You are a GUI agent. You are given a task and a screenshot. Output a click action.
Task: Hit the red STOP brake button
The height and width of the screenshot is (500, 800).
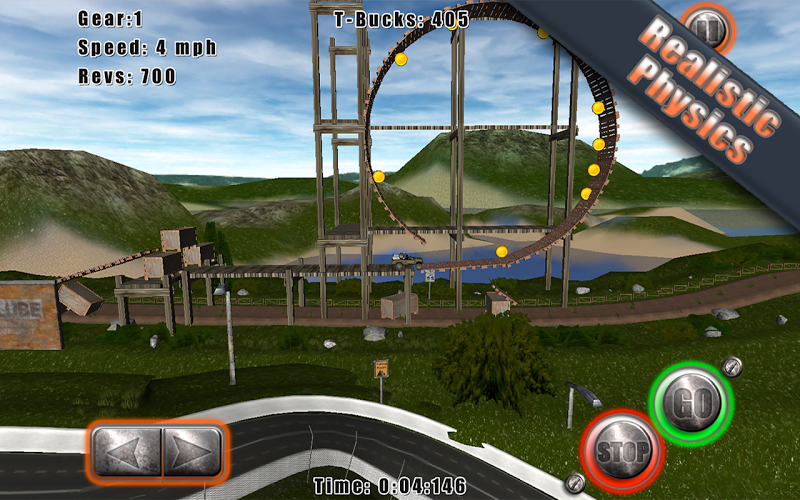pyautogui.click(x=622, y=451)
